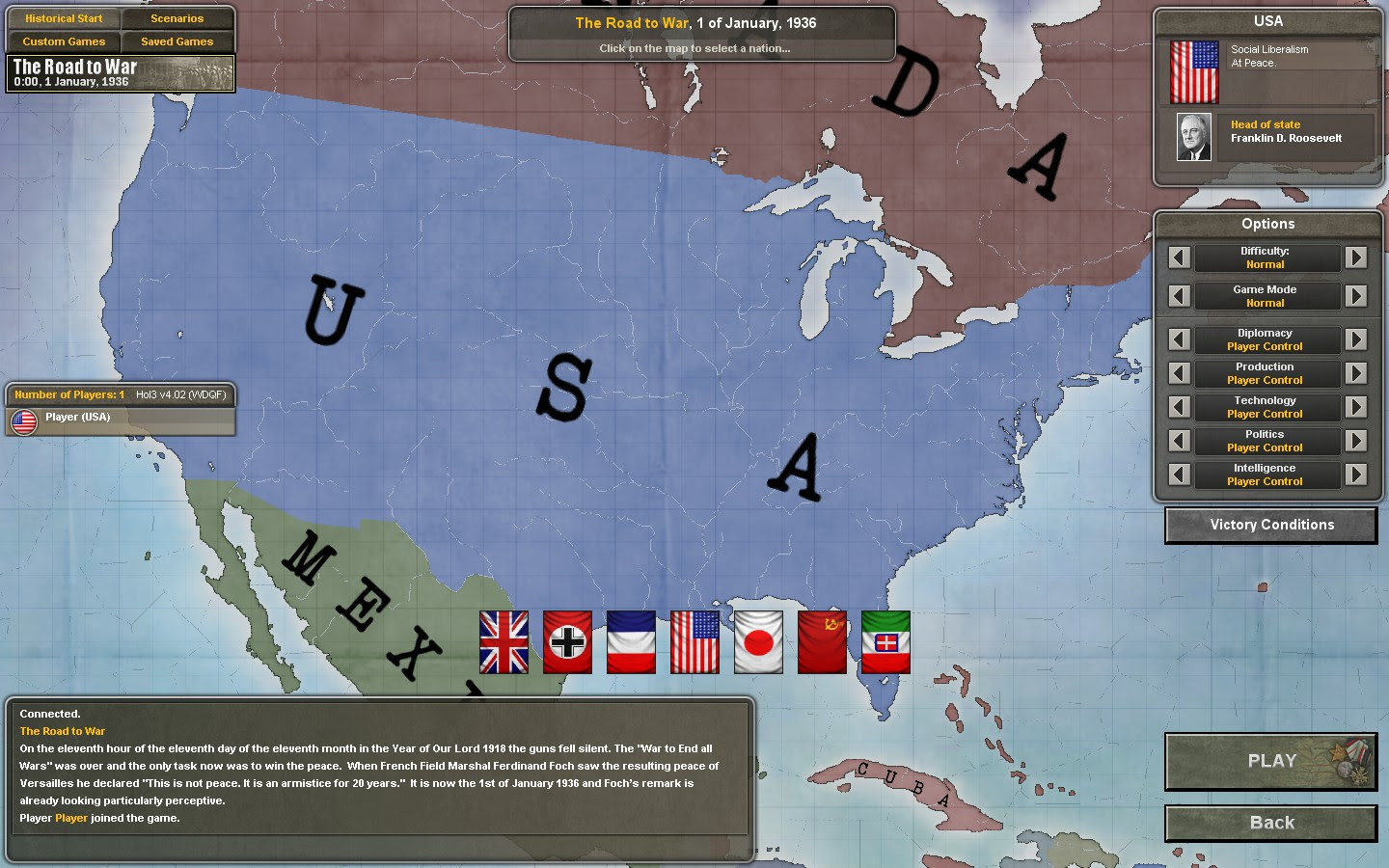Open the Saved Games tab
The width and height of the screenshot is (1389, 868).
pyautogui.click(x=177, y=41)
